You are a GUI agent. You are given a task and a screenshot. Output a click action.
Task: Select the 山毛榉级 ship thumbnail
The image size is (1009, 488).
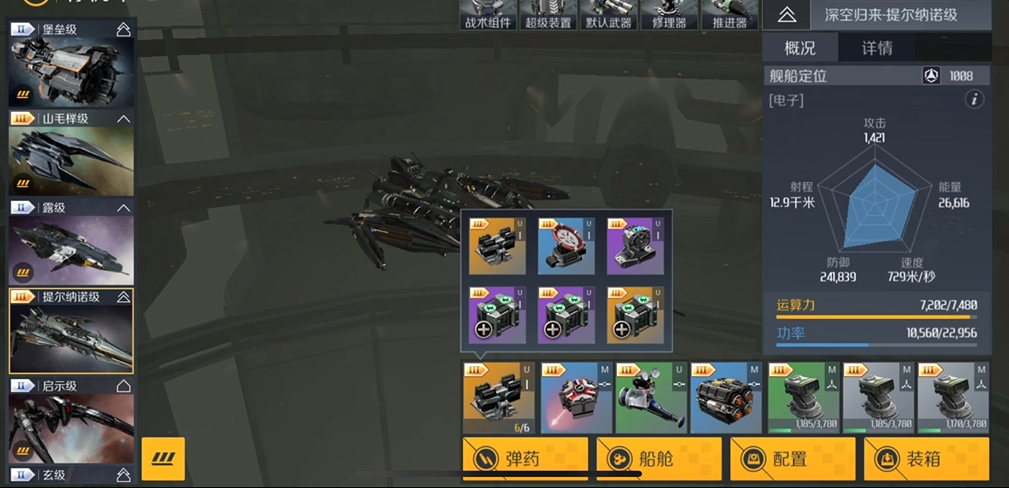click(70, 158)
